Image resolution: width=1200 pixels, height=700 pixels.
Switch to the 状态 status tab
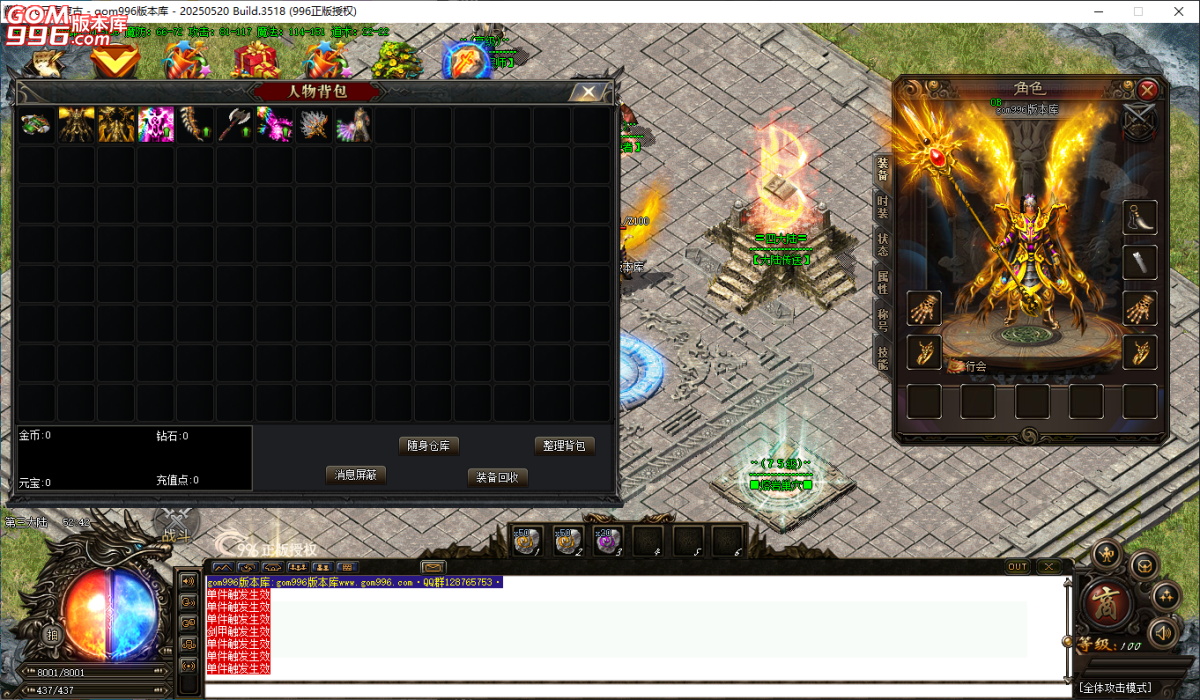(882, 244)
